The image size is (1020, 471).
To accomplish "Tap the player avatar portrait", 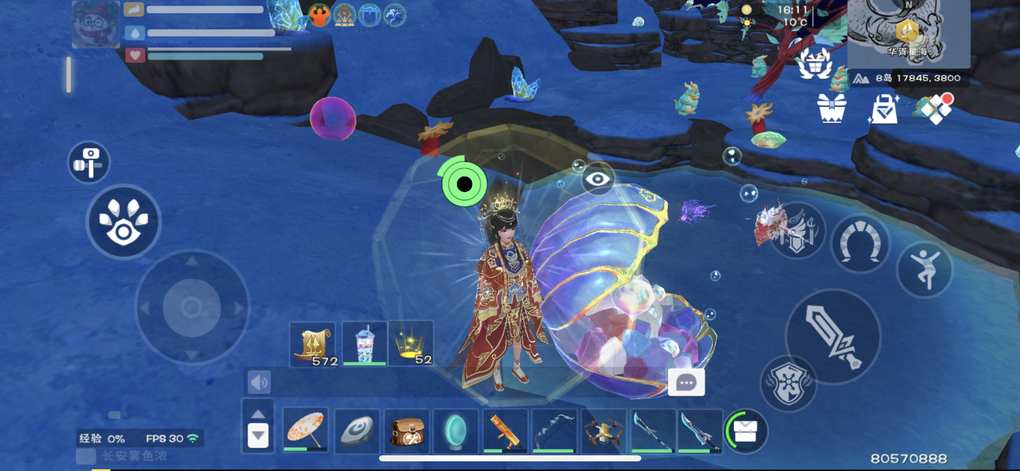I will (96, 25).
